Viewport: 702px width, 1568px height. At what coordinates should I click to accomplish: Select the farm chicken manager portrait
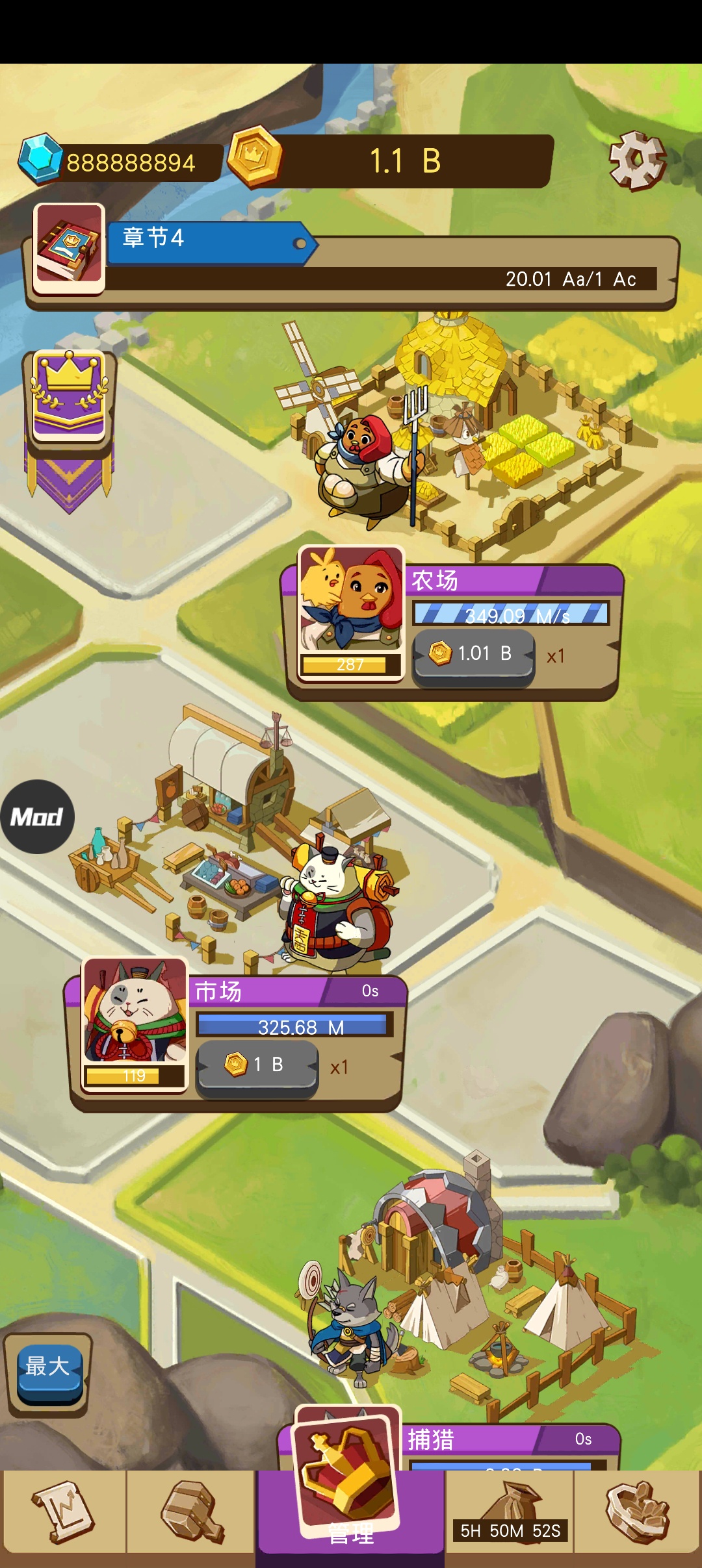pos(351,612)
